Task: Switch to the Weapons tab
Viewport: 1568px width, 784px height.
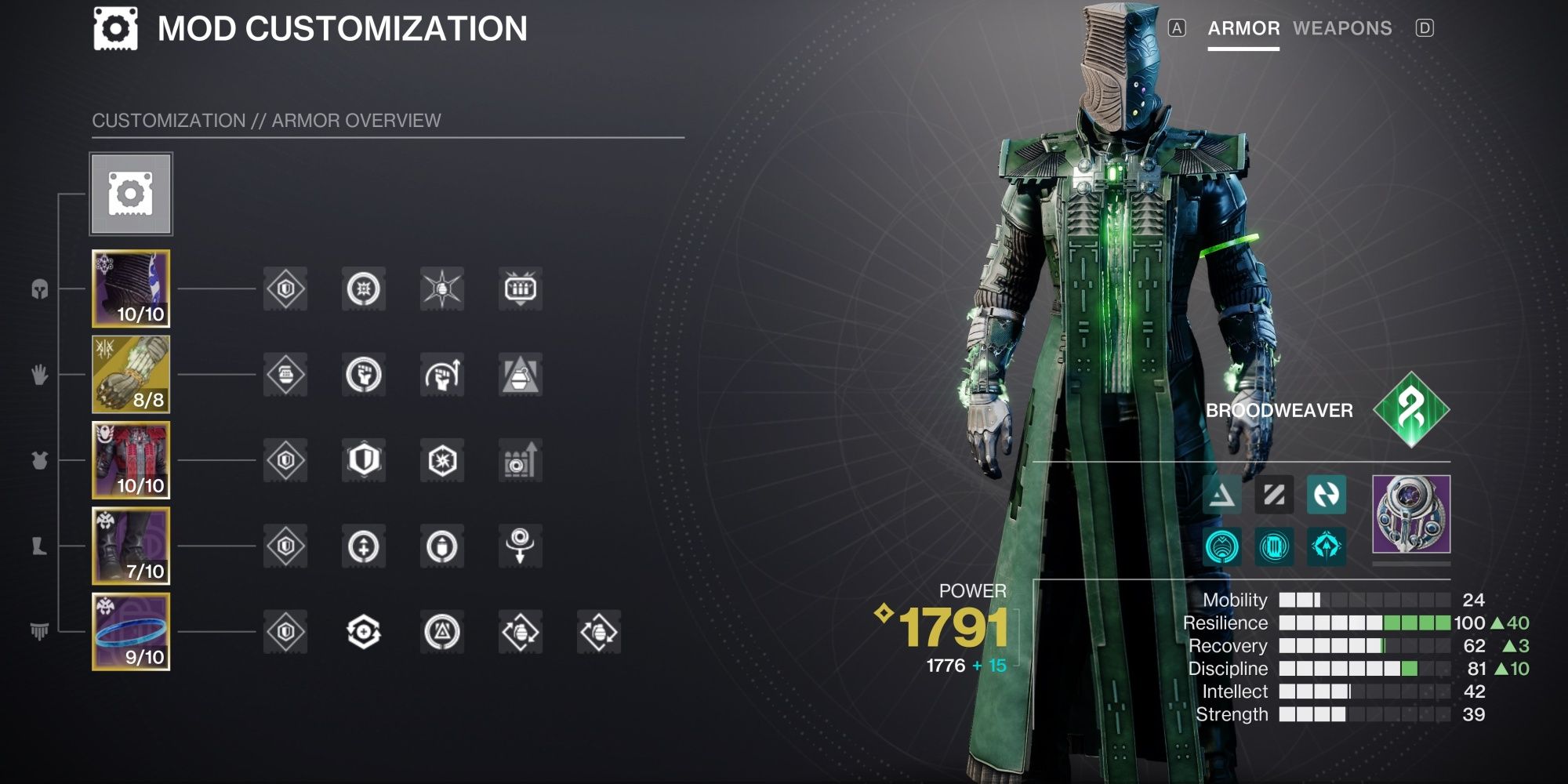Action: point(1342,28)
